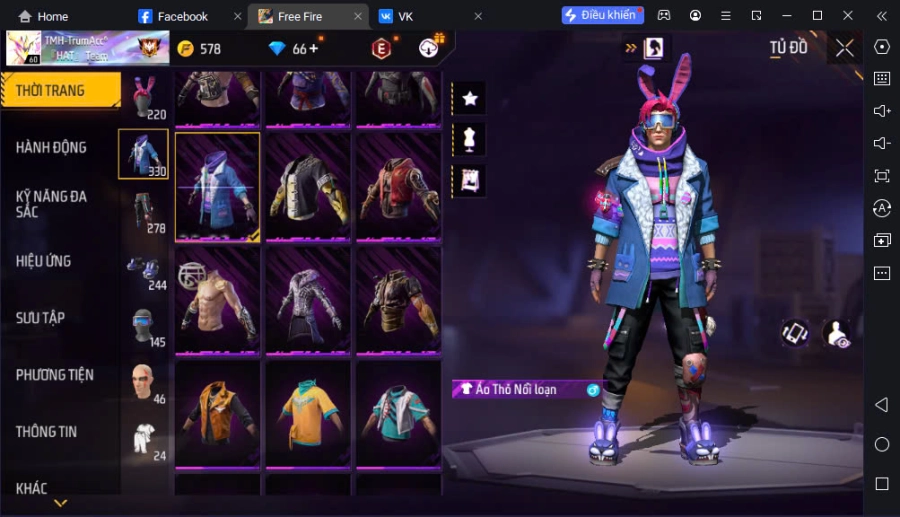Open the Điều khiển control panel
Viewport: 900px width, 517px height.
602,15
